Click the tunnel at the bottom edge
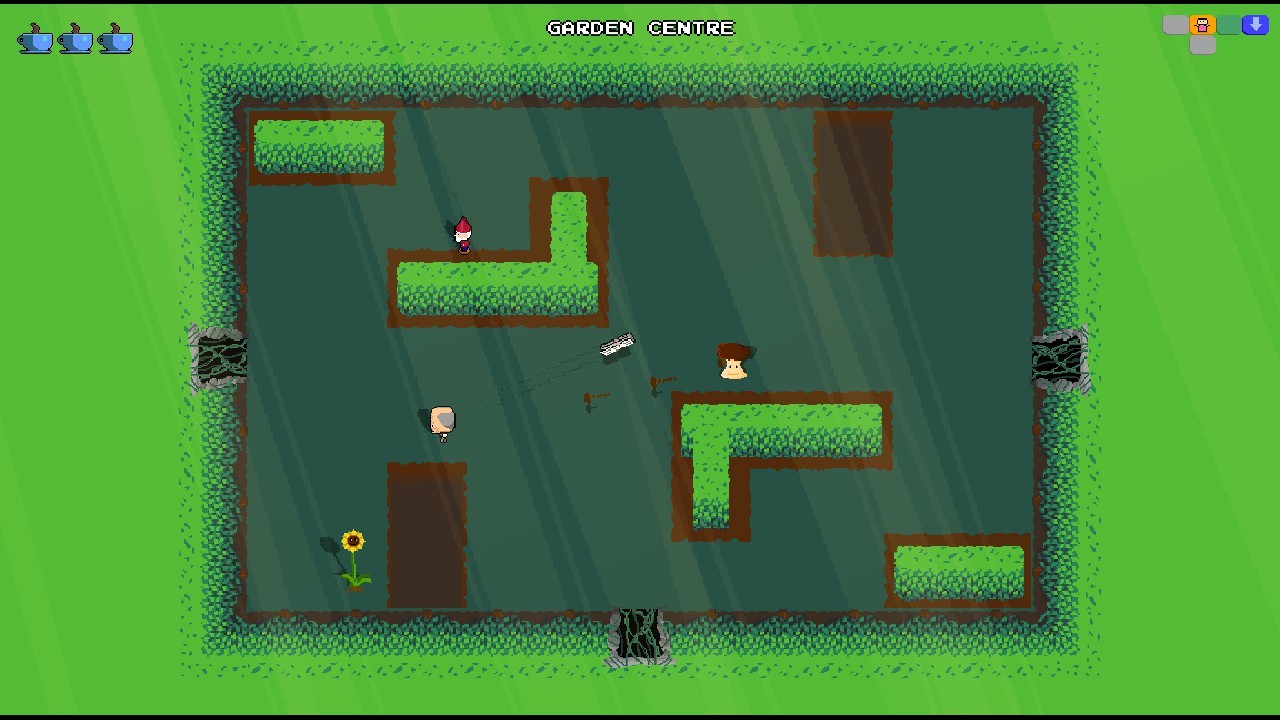This screenshot has height=720, width=1280. pyautogui.click(x=639, y=635)
